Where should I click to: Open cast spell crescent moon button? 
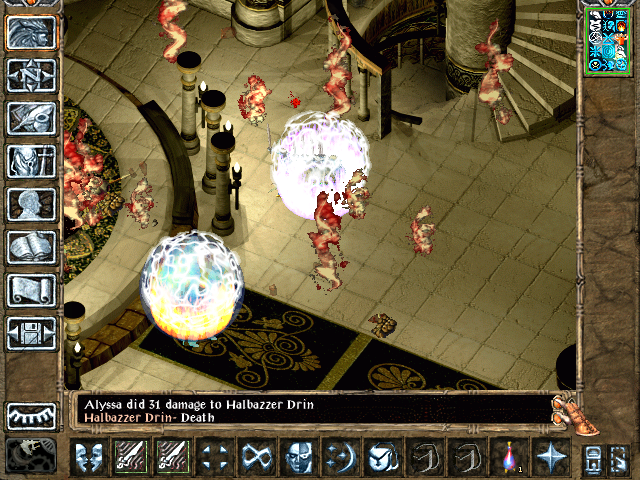339,458
